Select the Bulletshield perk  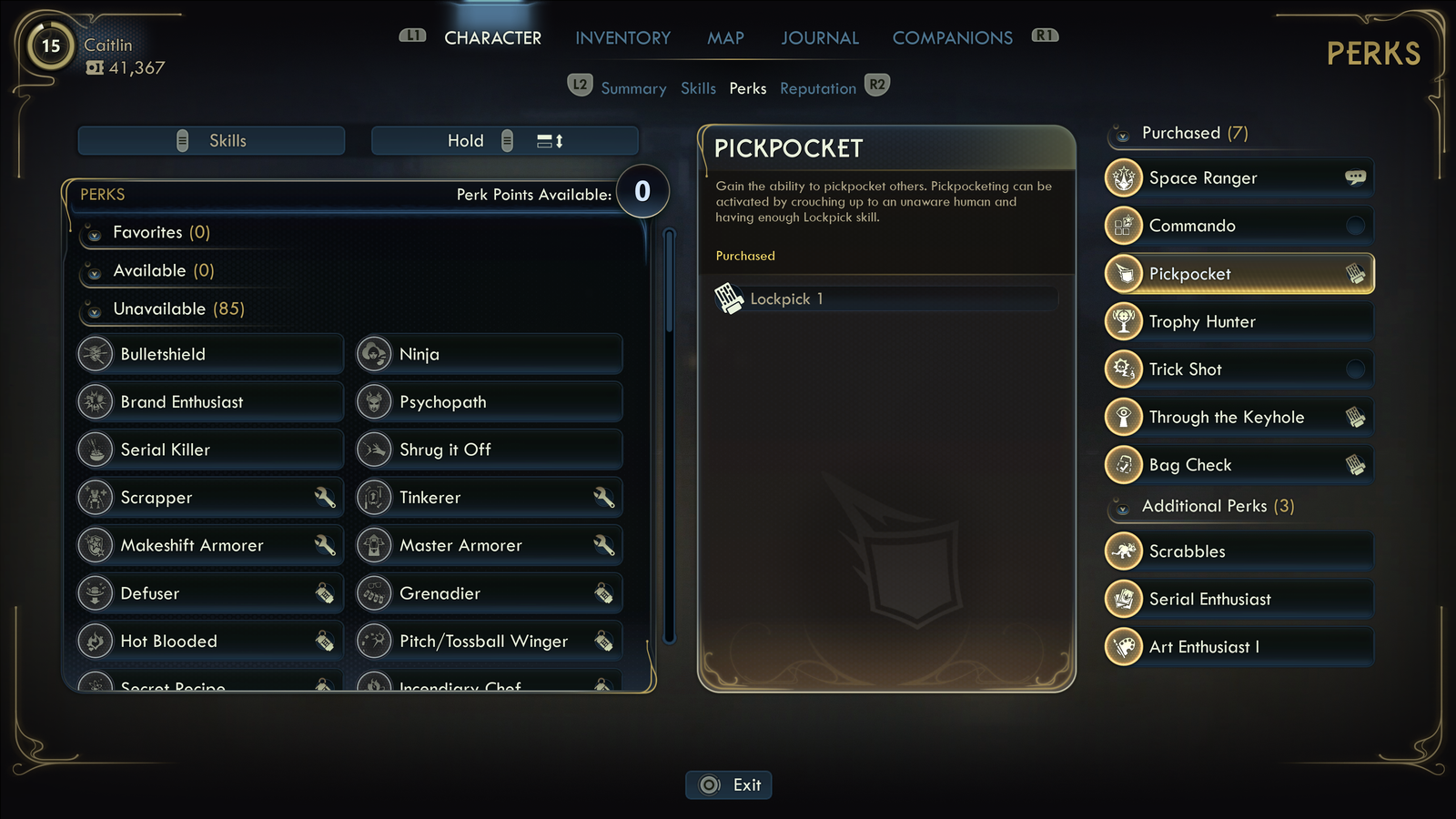(210, 354)
